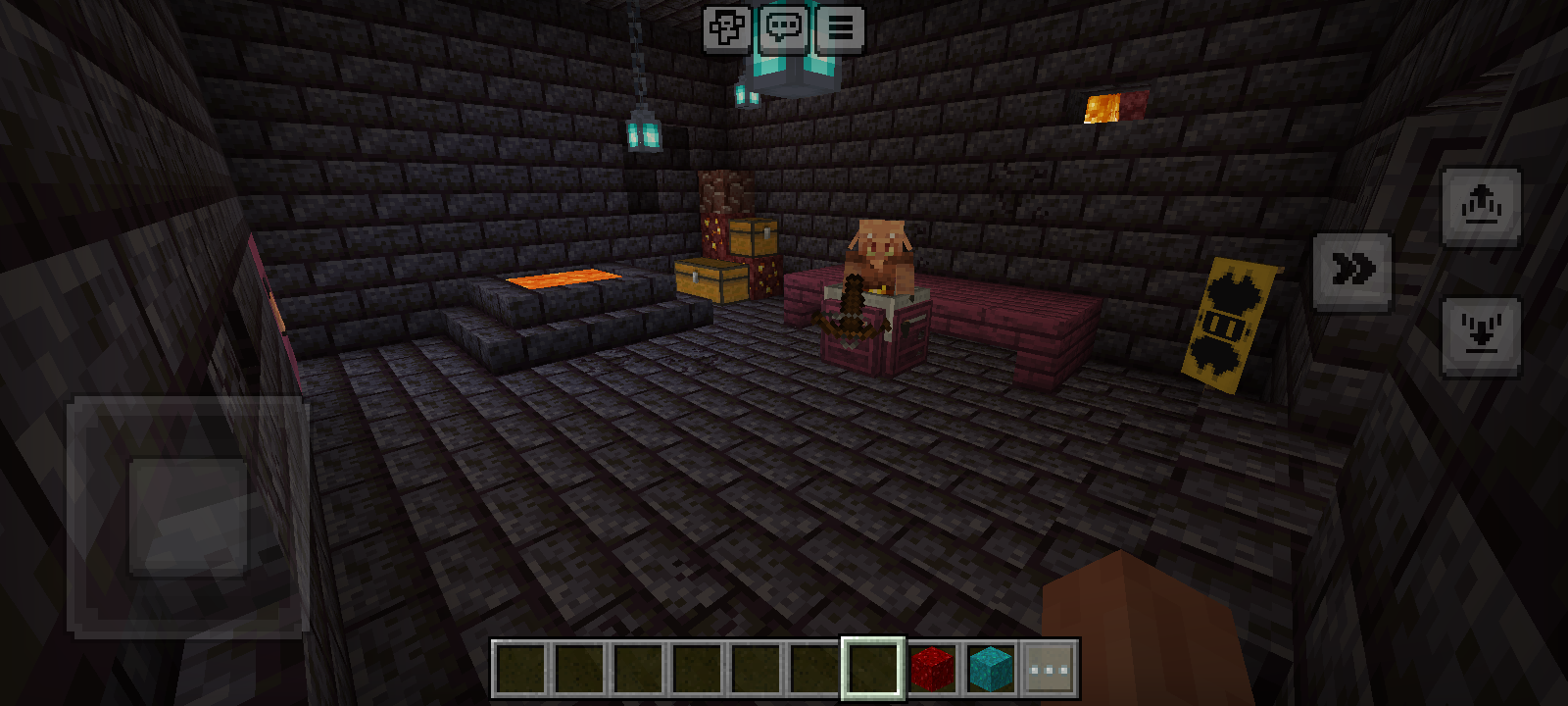
Task: Open the chat window
Action: (x=783, y=28)
